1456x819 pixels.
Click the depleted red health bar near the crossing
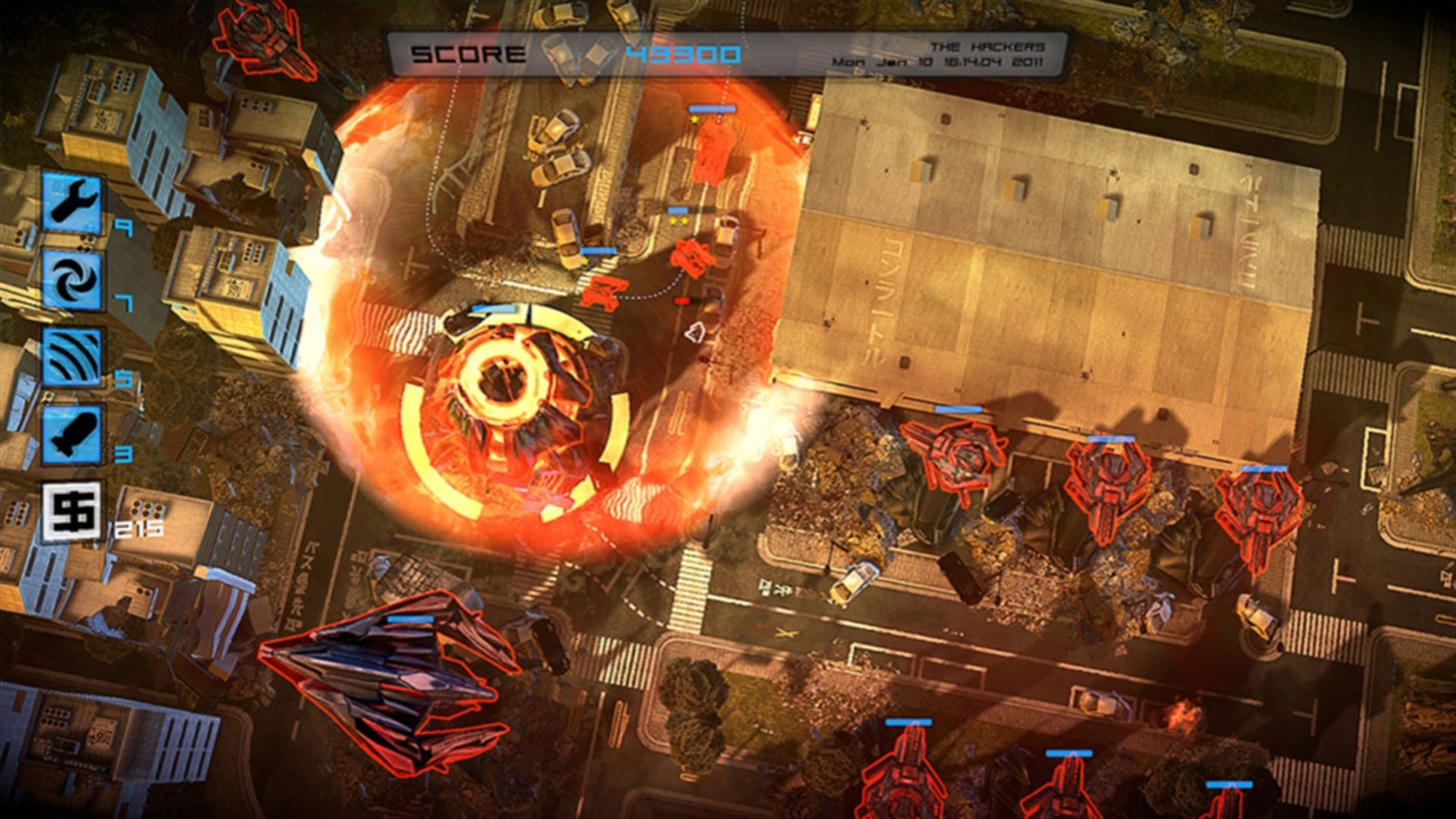point(682,301)
